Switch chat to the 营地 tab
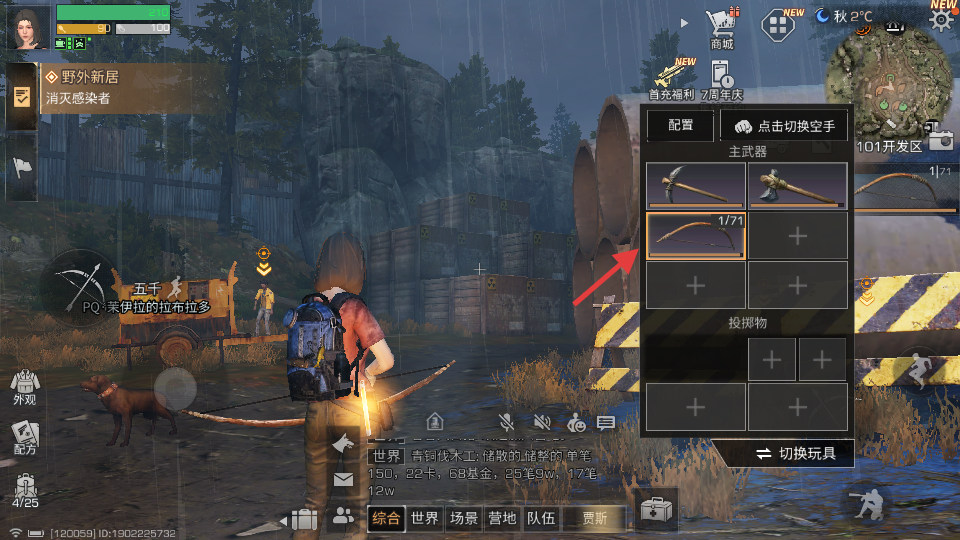Image resolution: width=960 pixels, height=540 pixels. point(502,518)
